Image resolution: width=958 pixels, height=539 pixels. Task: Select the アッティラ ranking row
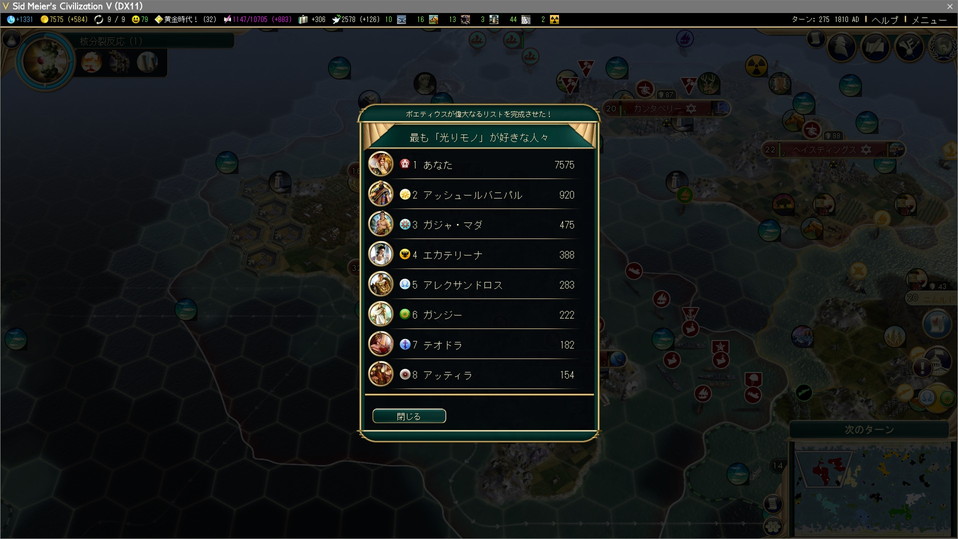pyautogui.click(x=478, y=375)
